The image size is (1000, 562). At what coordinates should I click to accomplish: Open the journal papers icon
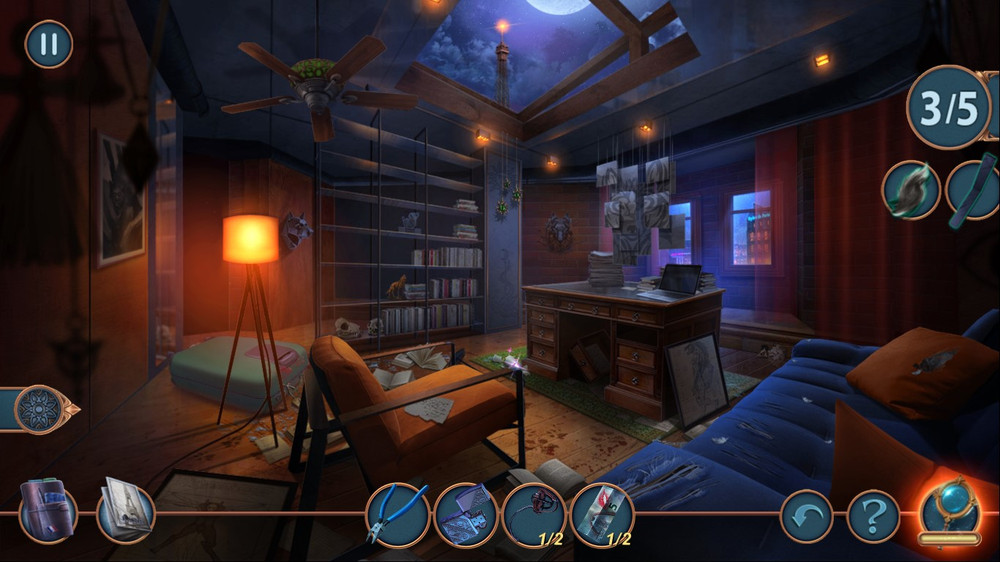126,510
